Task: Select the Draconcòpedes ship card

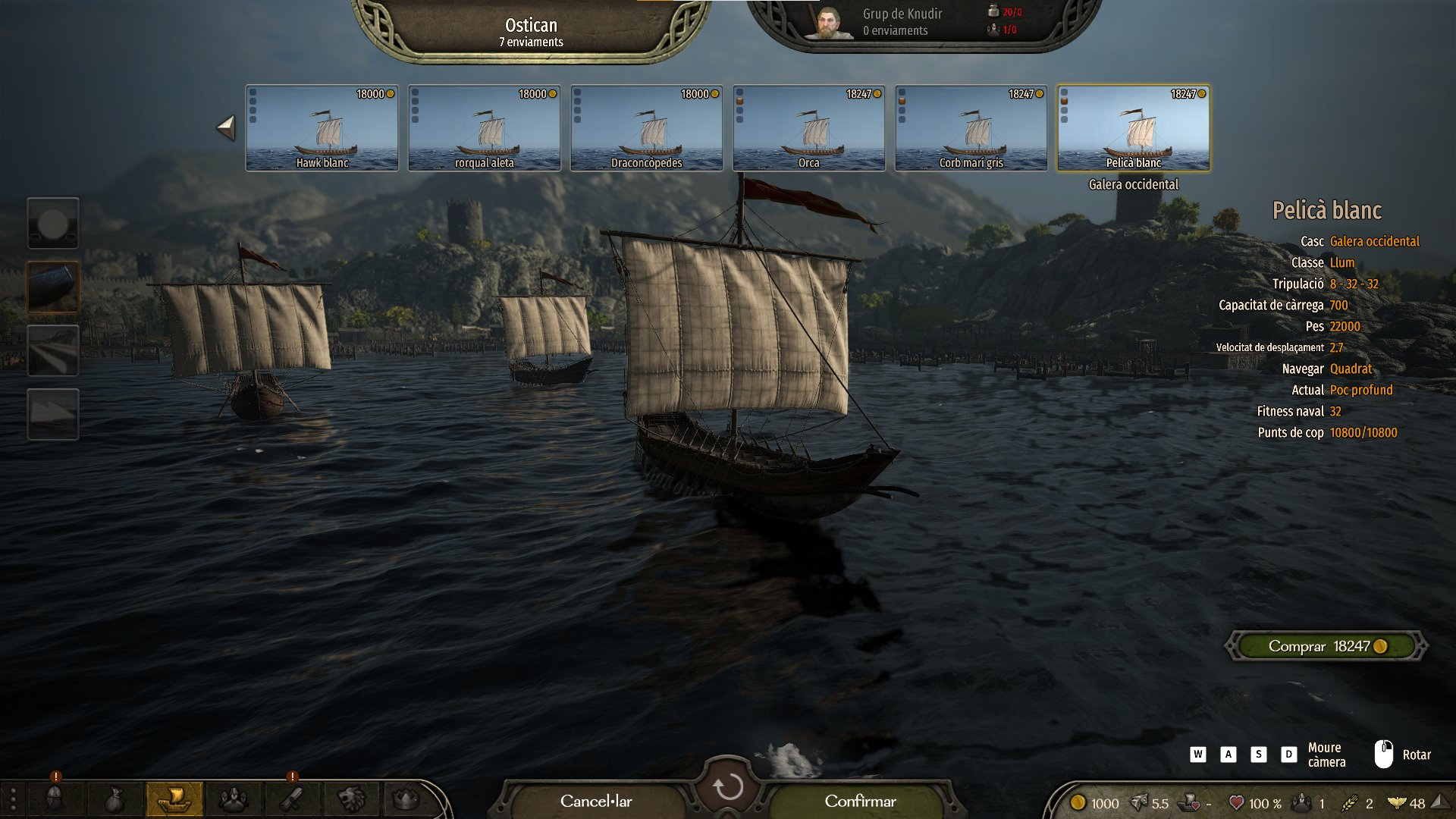Action: [x=647, y=127]
